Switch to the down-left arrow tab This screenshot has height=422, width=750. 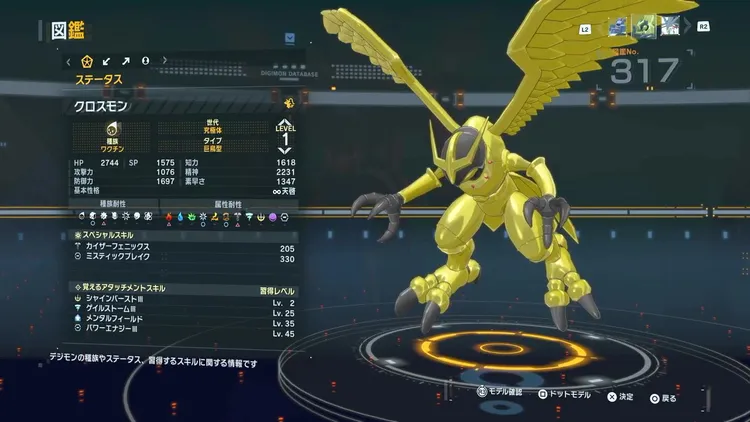(108, 61)
